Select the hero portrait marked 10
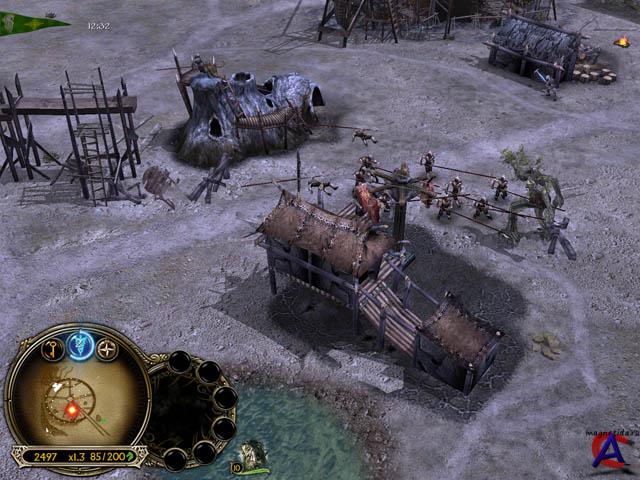The image size is (640, 480). [x=251, y=458]
